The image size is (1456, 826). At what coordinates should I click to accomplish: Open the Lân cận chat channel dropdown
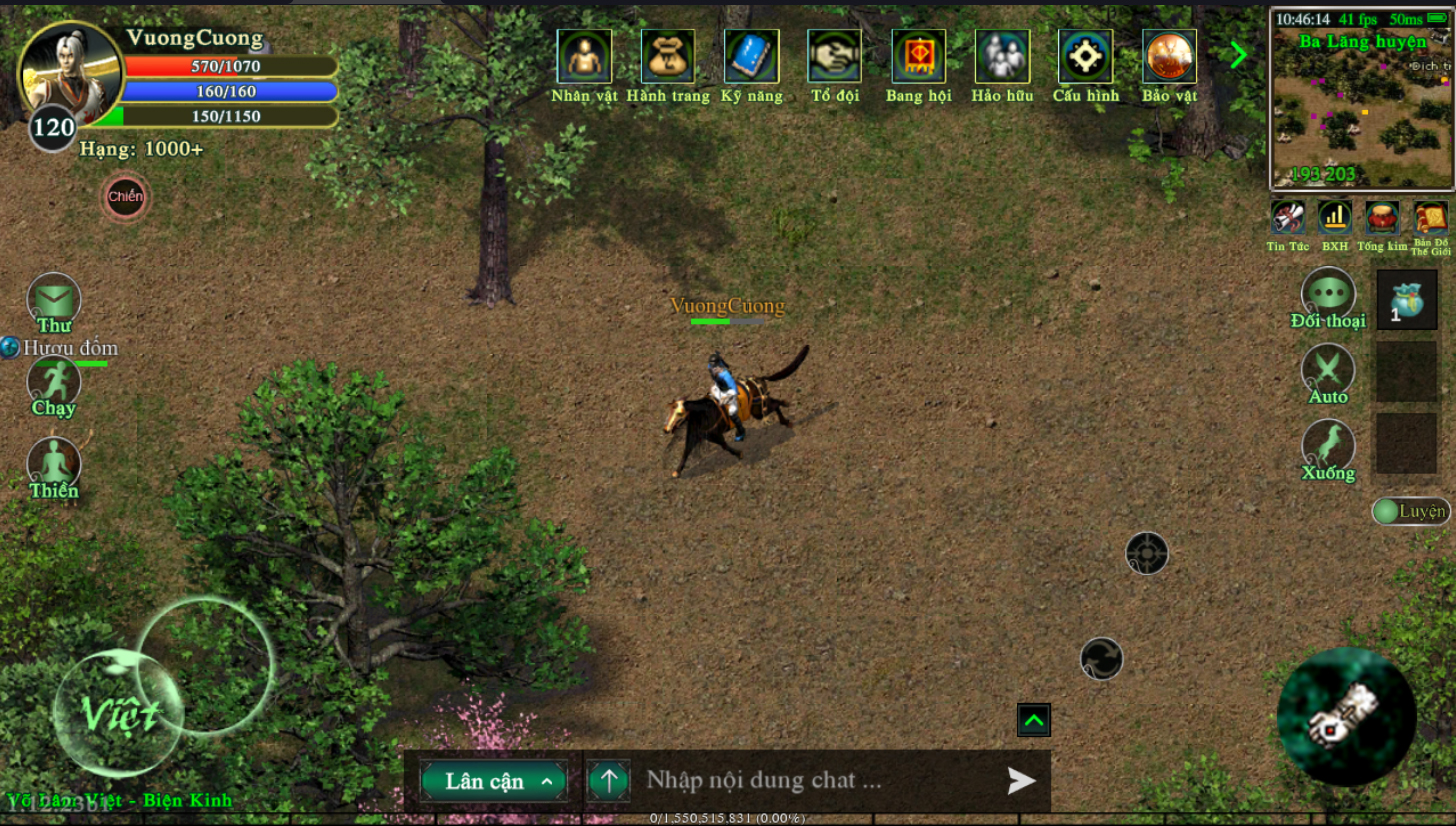click(495, 781)
